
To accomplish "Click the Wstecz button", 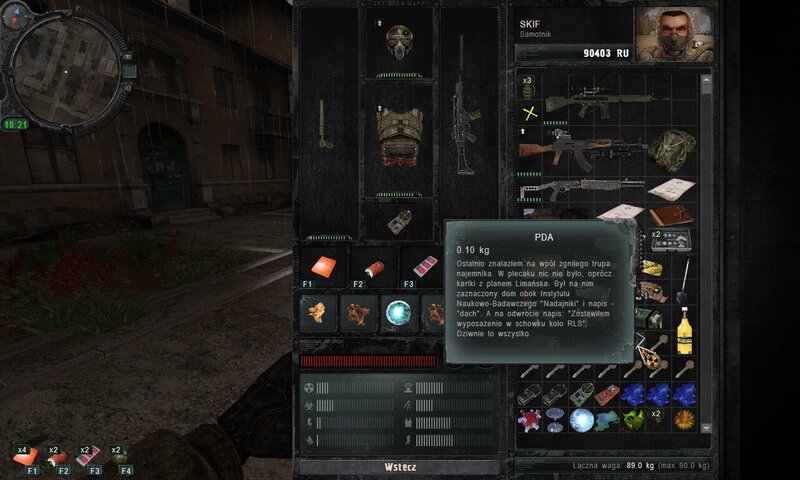I will coord(399,467).
